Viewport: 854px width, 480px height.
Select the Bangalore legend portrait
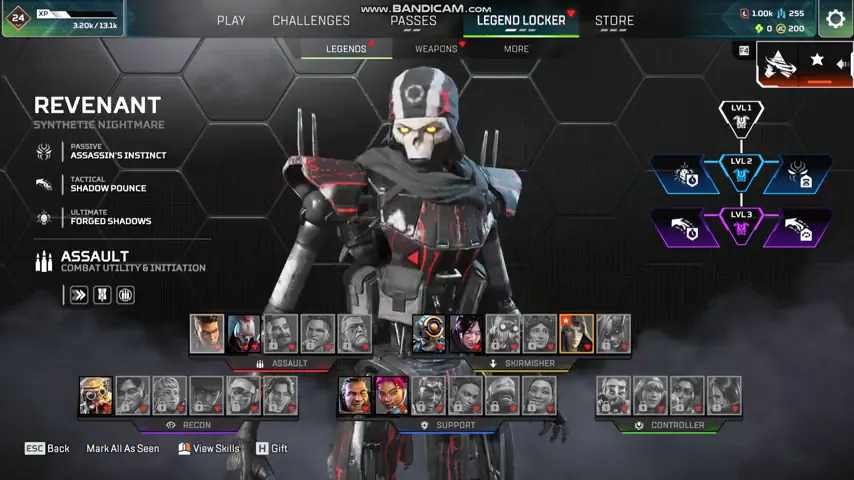click(207, 334)
